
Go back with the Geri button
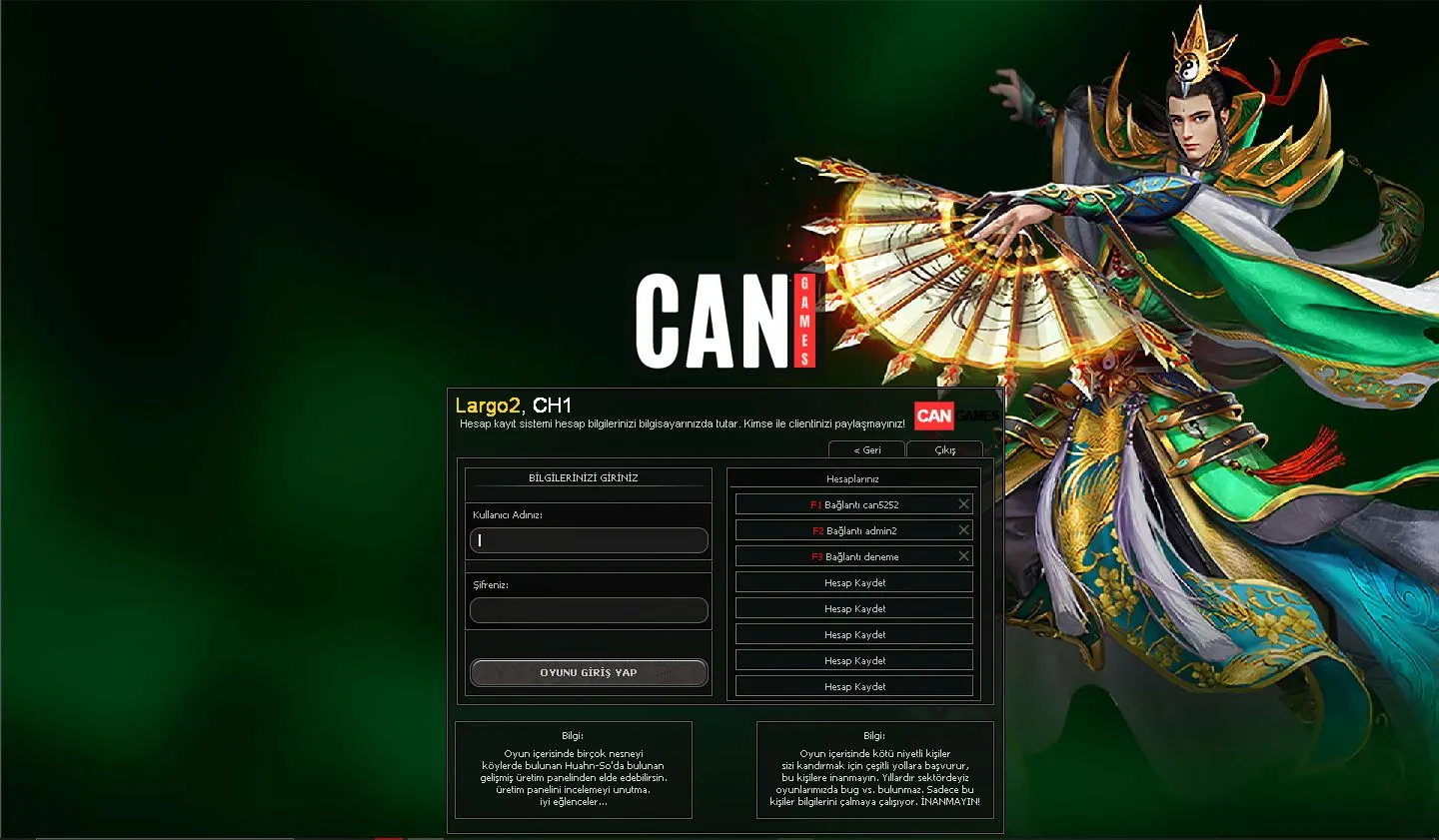[866, 450]
